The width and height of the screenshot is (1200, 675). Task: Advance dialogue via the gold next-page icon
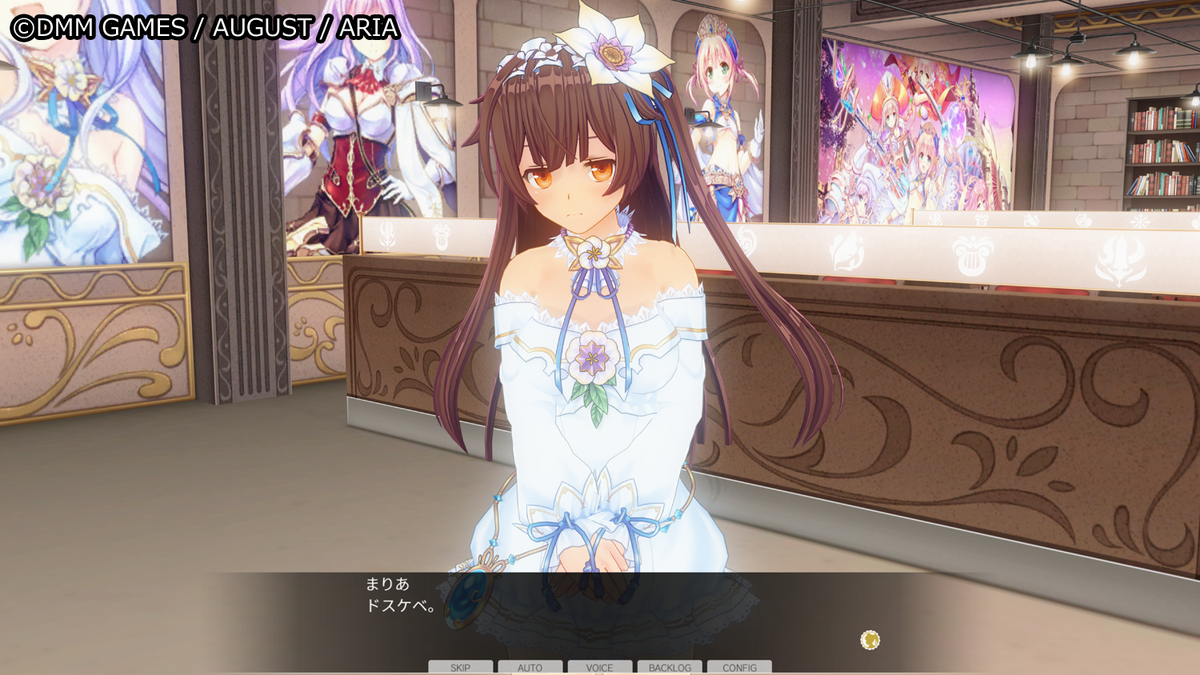(870, 639)
